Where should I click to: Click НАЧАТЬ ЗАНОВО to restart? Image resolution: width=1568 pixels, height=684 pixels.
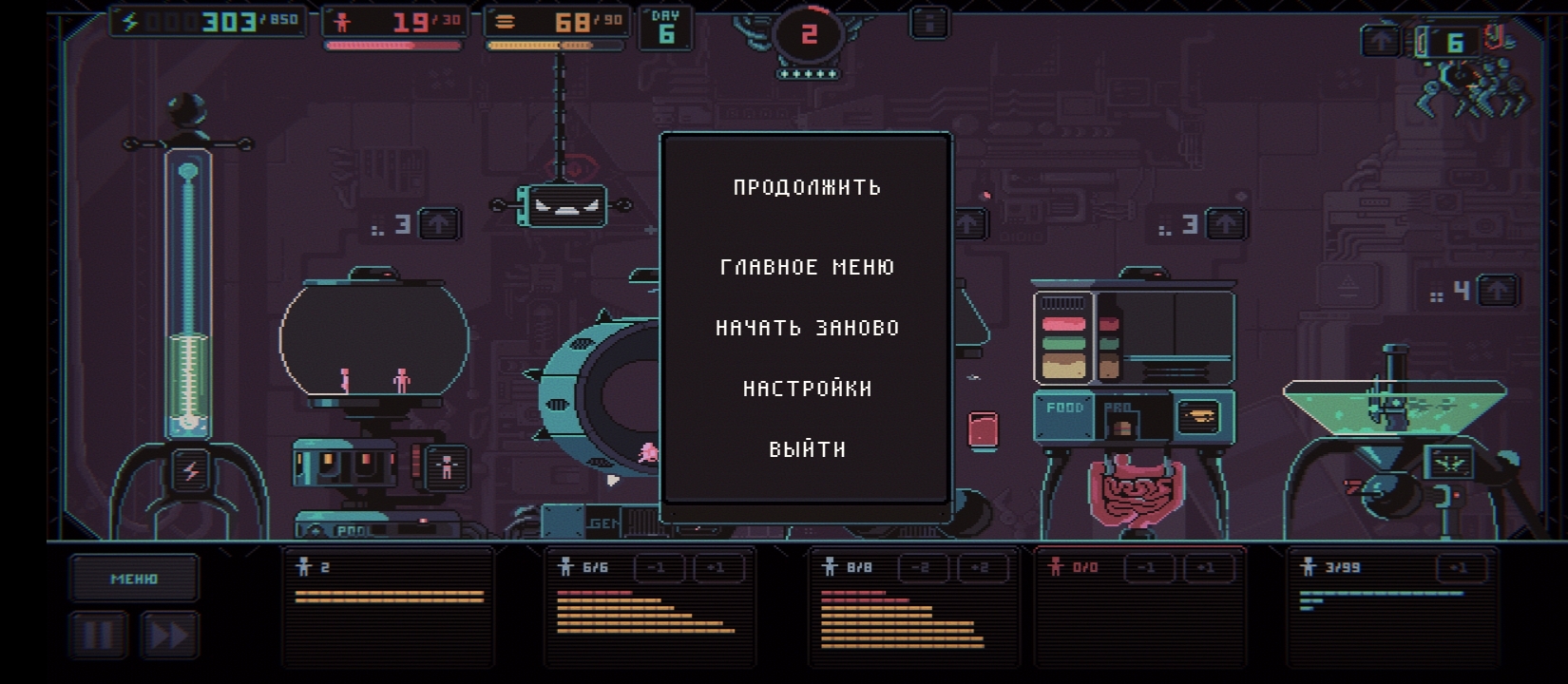pyautogui.click(x=807, y=328)
